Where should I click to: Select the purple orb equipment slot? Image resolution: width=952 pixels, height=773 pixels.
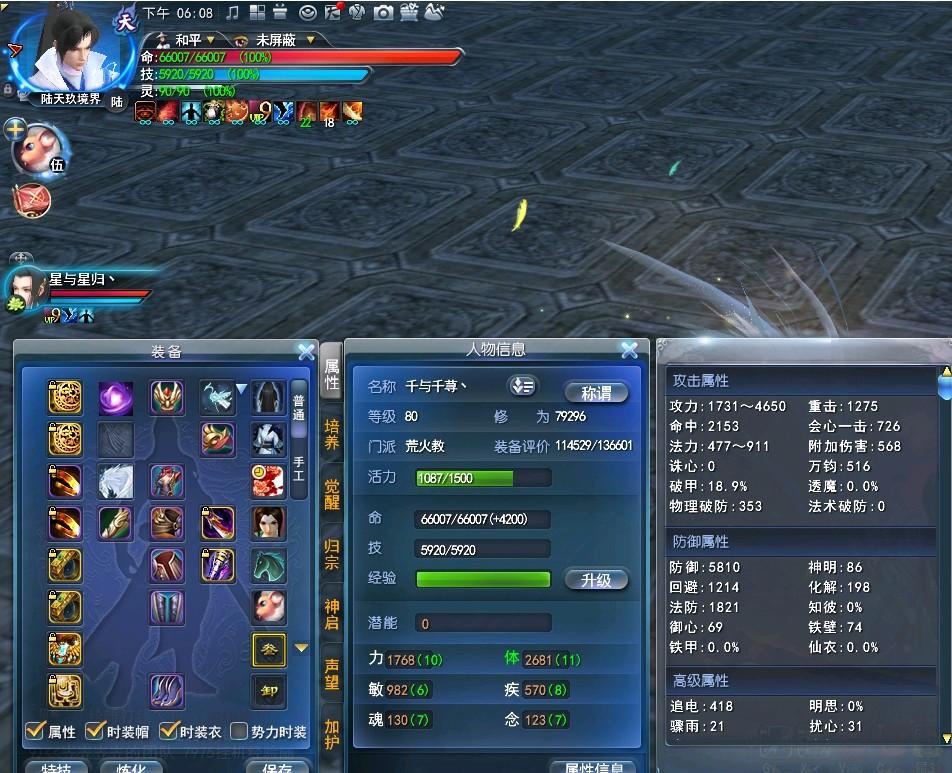(x=116, y=398)
